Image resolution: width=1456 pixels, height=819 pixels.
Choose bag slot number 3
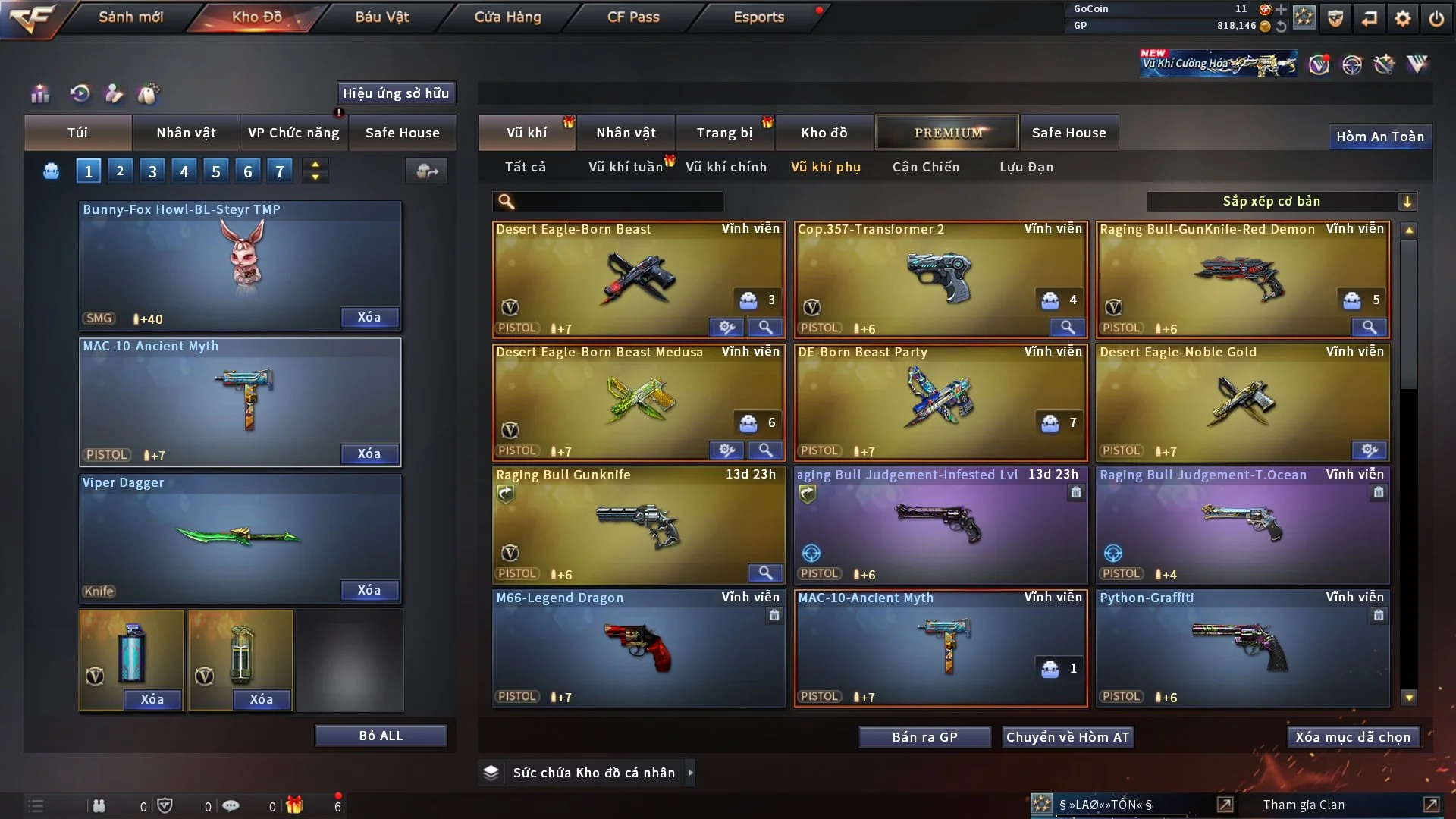click(152, 171)
